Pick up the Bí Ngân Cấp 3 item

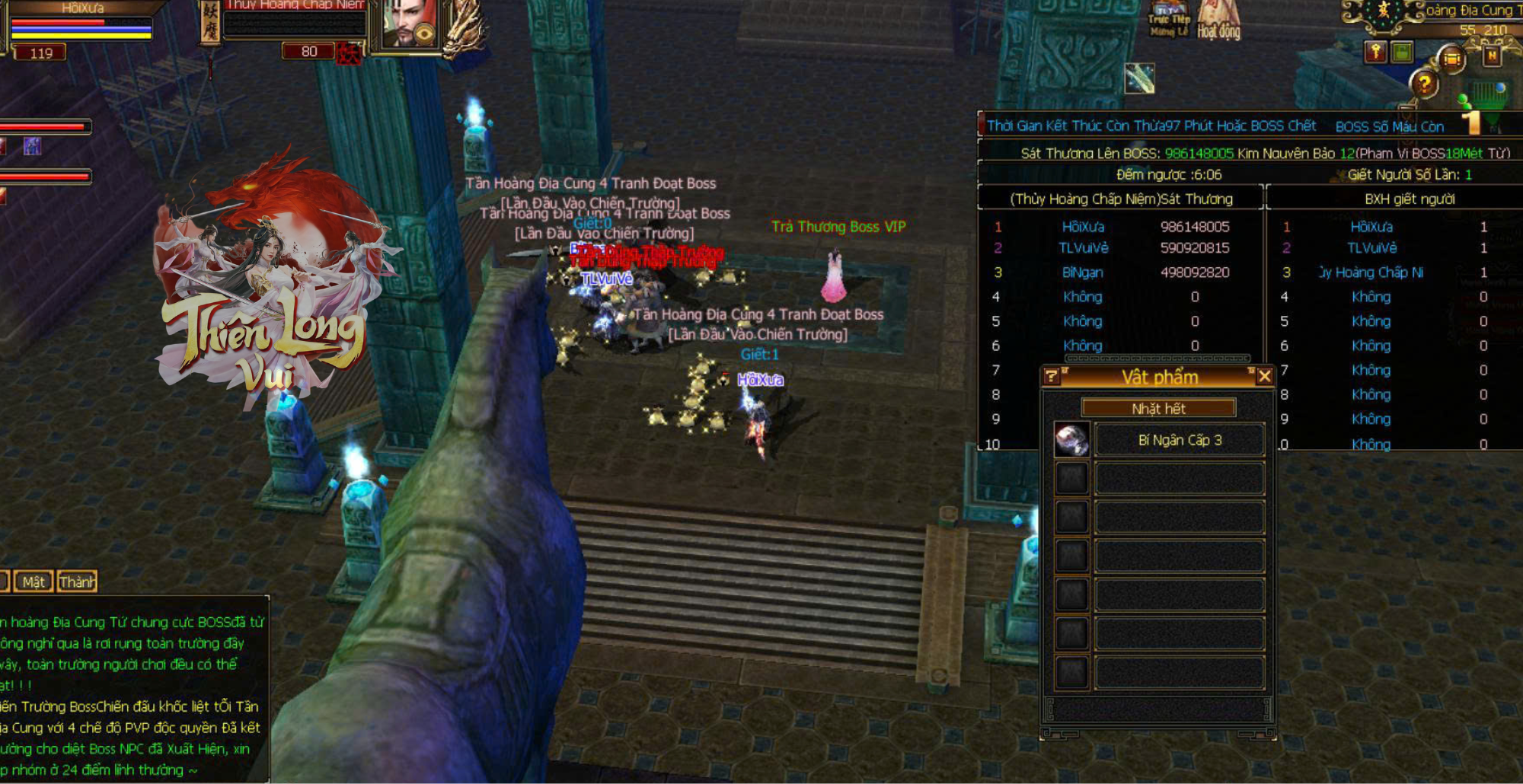[x=1179, y=441]
